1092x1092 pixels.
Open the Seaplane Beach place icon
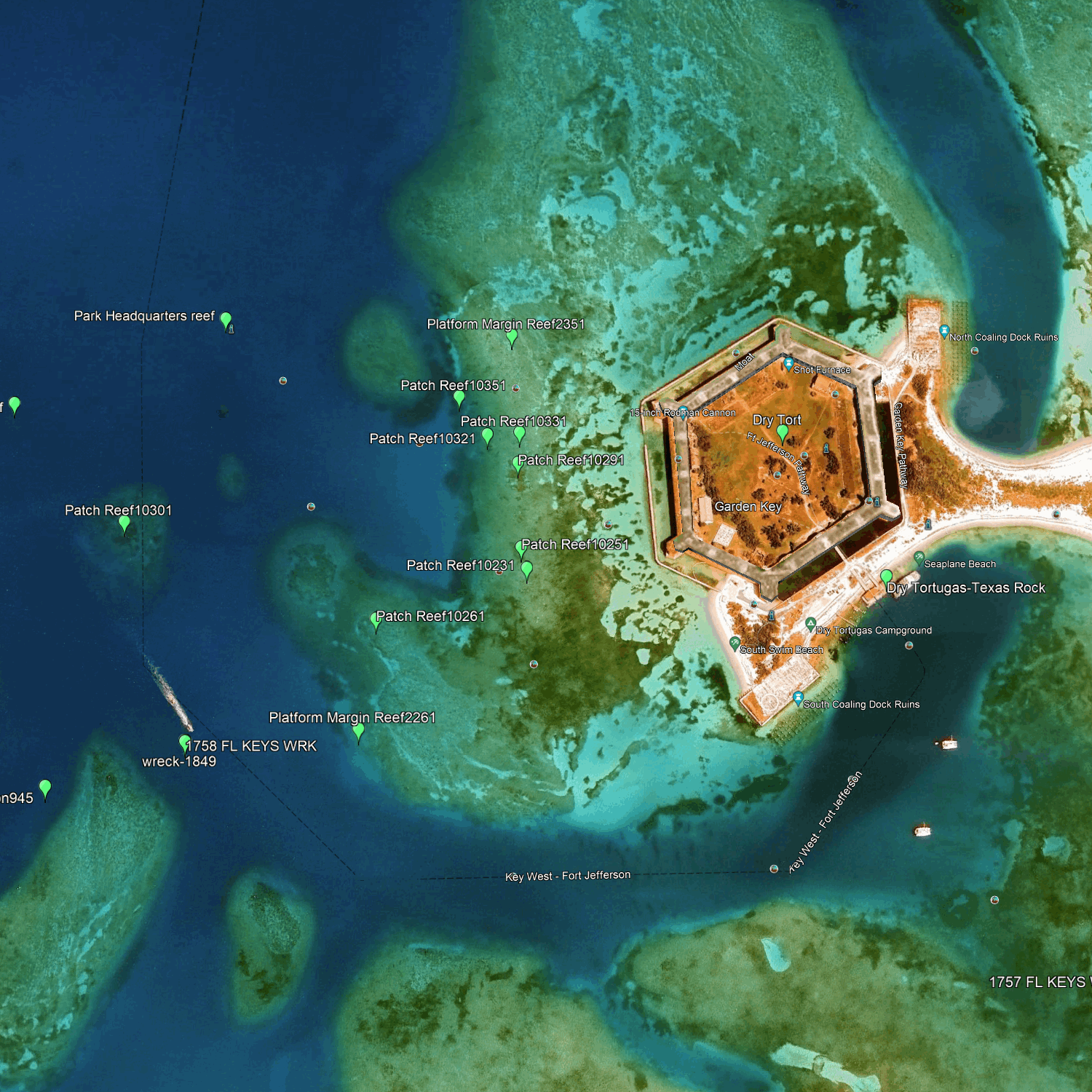click(919, 558)
